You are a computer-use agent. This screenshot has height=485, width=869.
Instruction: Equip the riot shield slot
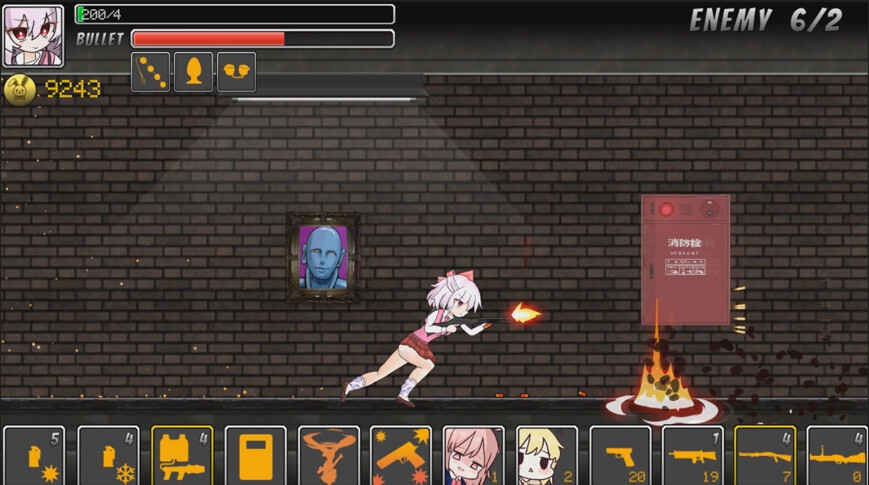pyautogui.click(x=255, y=457)
